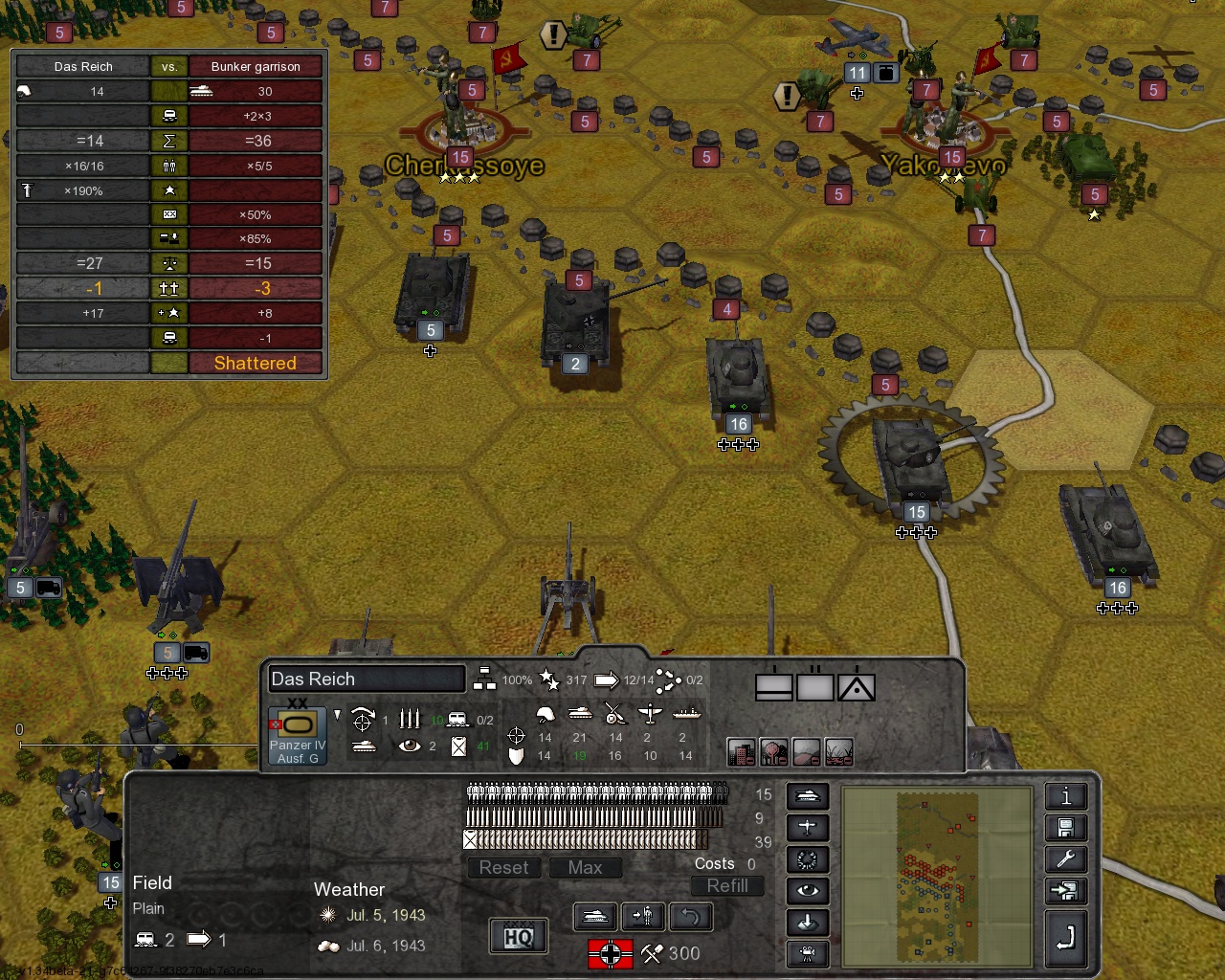The image size is (1225, 980).
Task: Toggle the eye visibility overlay
Action: pyautogui.click(x=807, y=891)
